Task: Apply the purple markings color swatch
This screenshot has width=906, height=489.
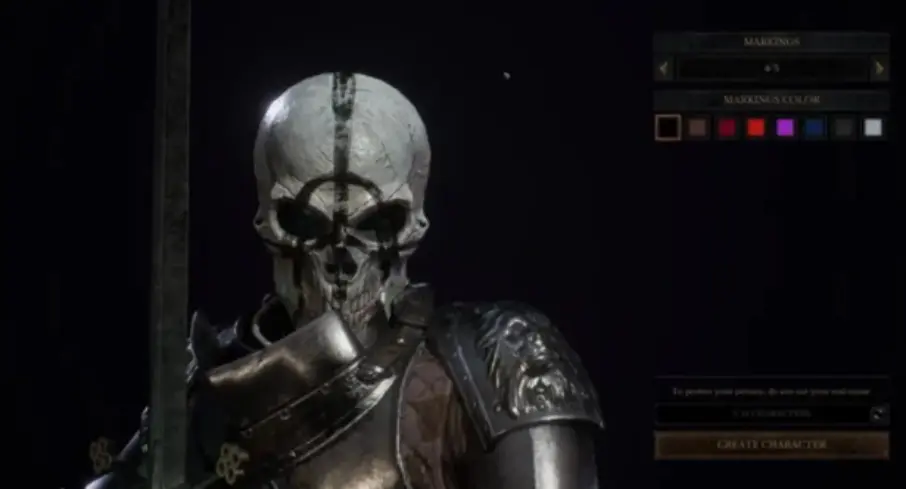Action: [785, 127]
